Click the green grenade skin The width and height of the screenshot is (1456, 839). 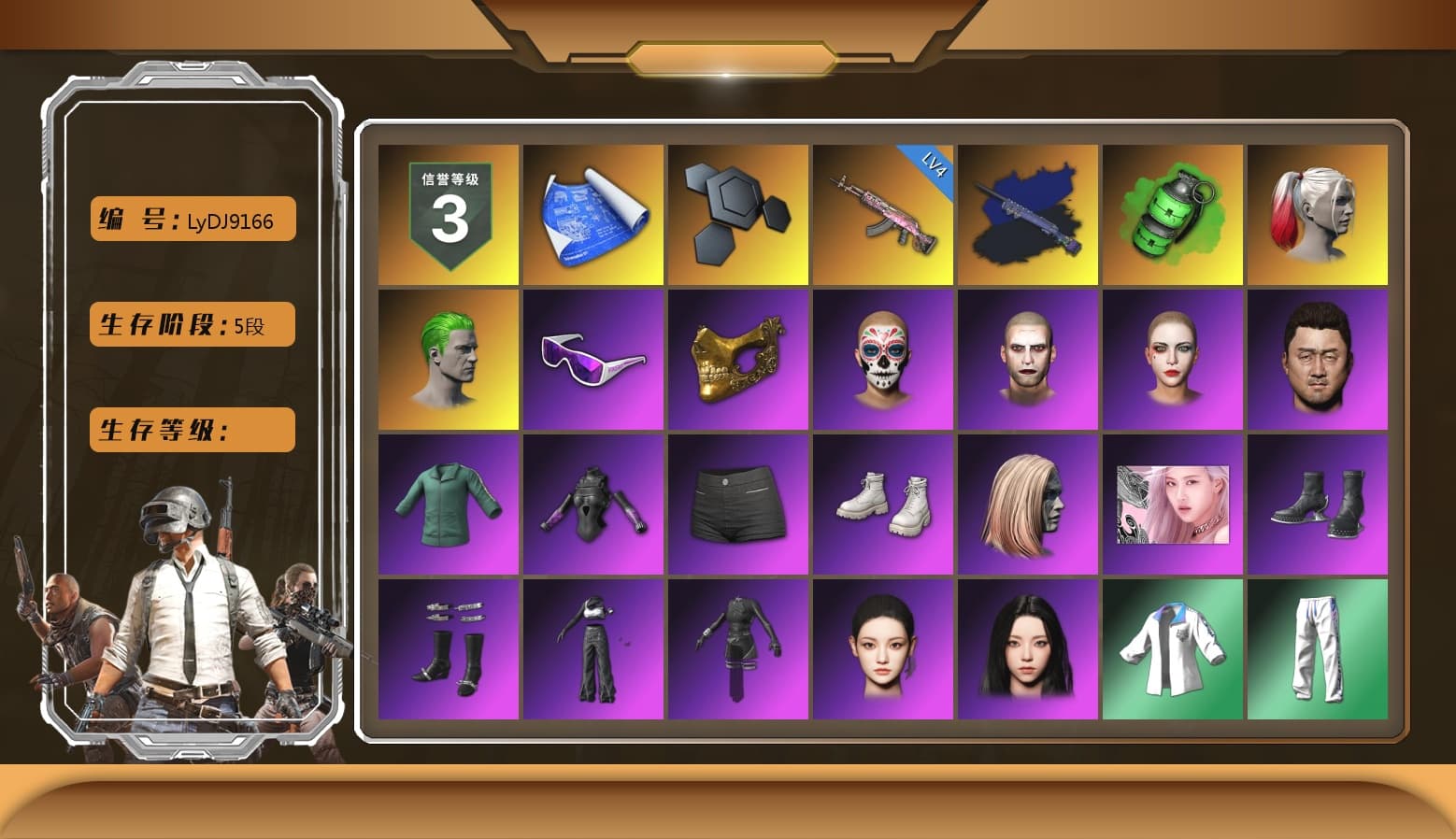1173,213
